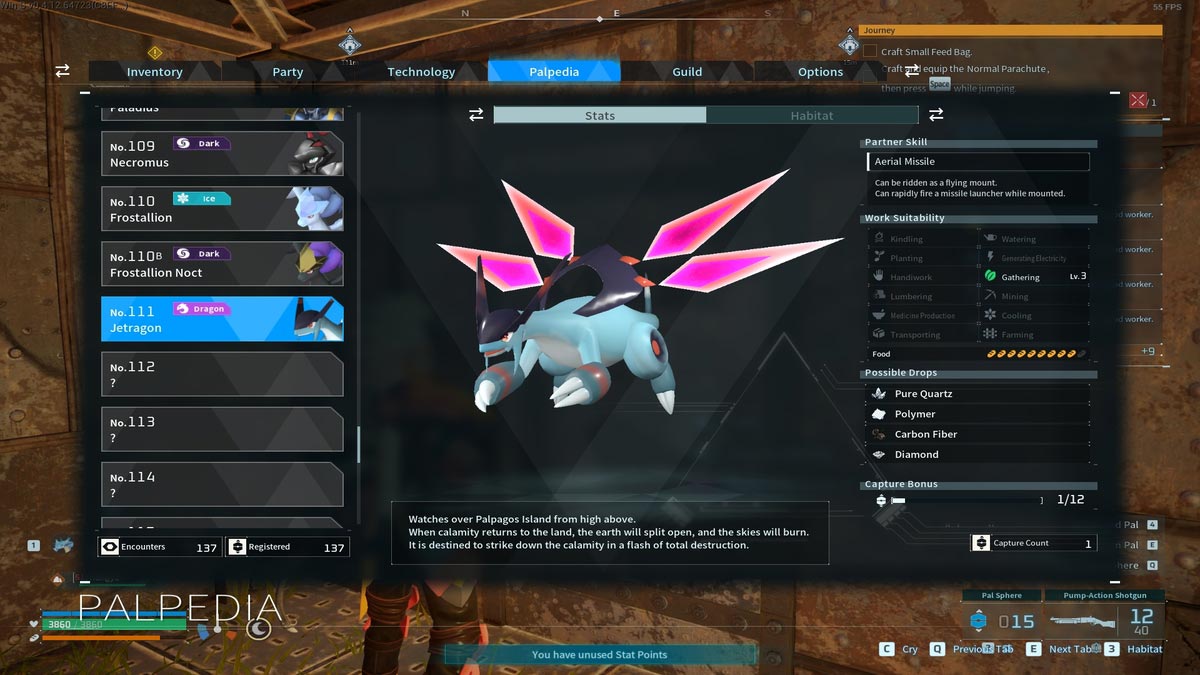
Task: Select the Stats view tab
Action: pos(600,116)
